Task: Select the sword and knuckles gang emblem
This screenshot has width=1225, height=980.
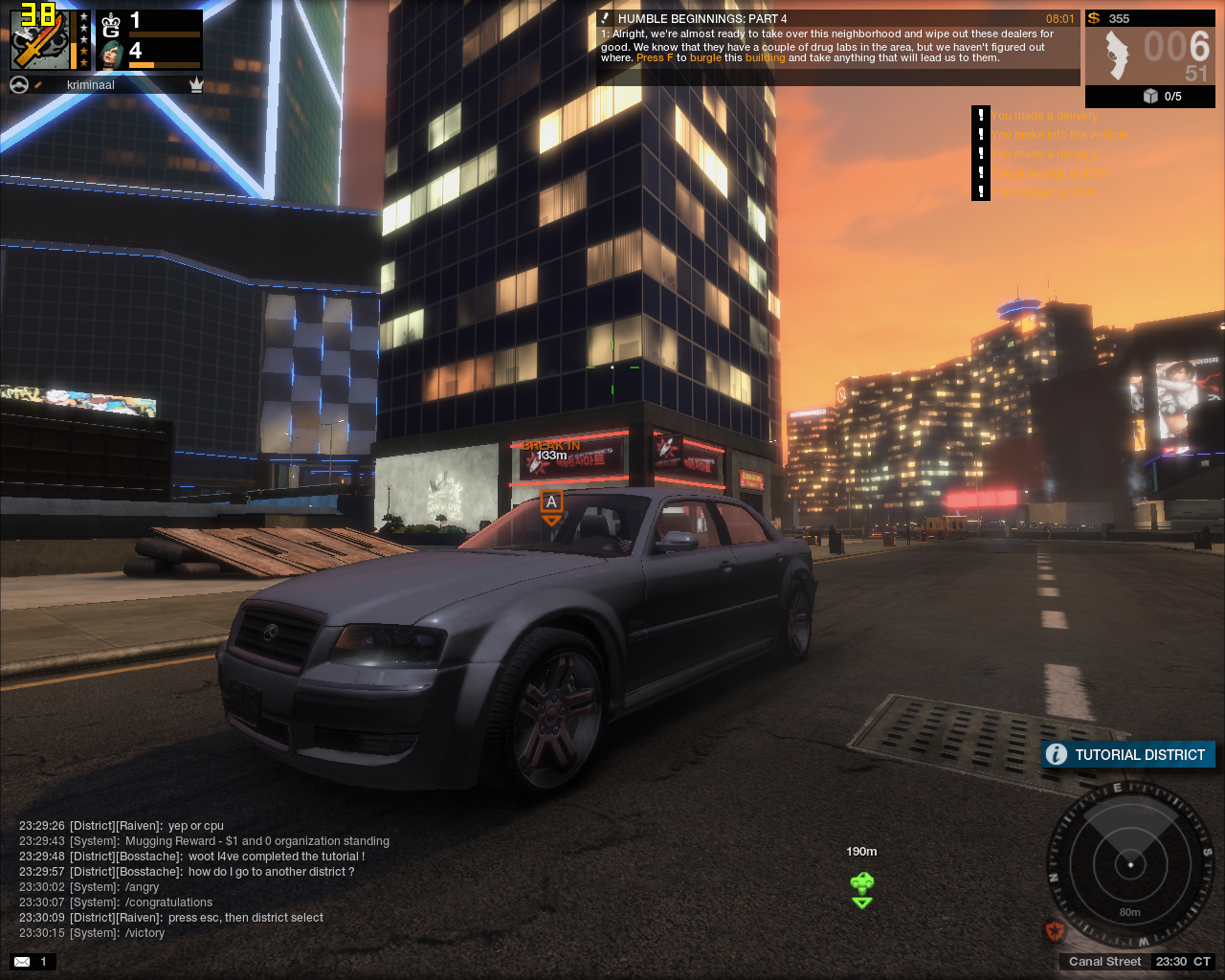Action: coord(39,41)
